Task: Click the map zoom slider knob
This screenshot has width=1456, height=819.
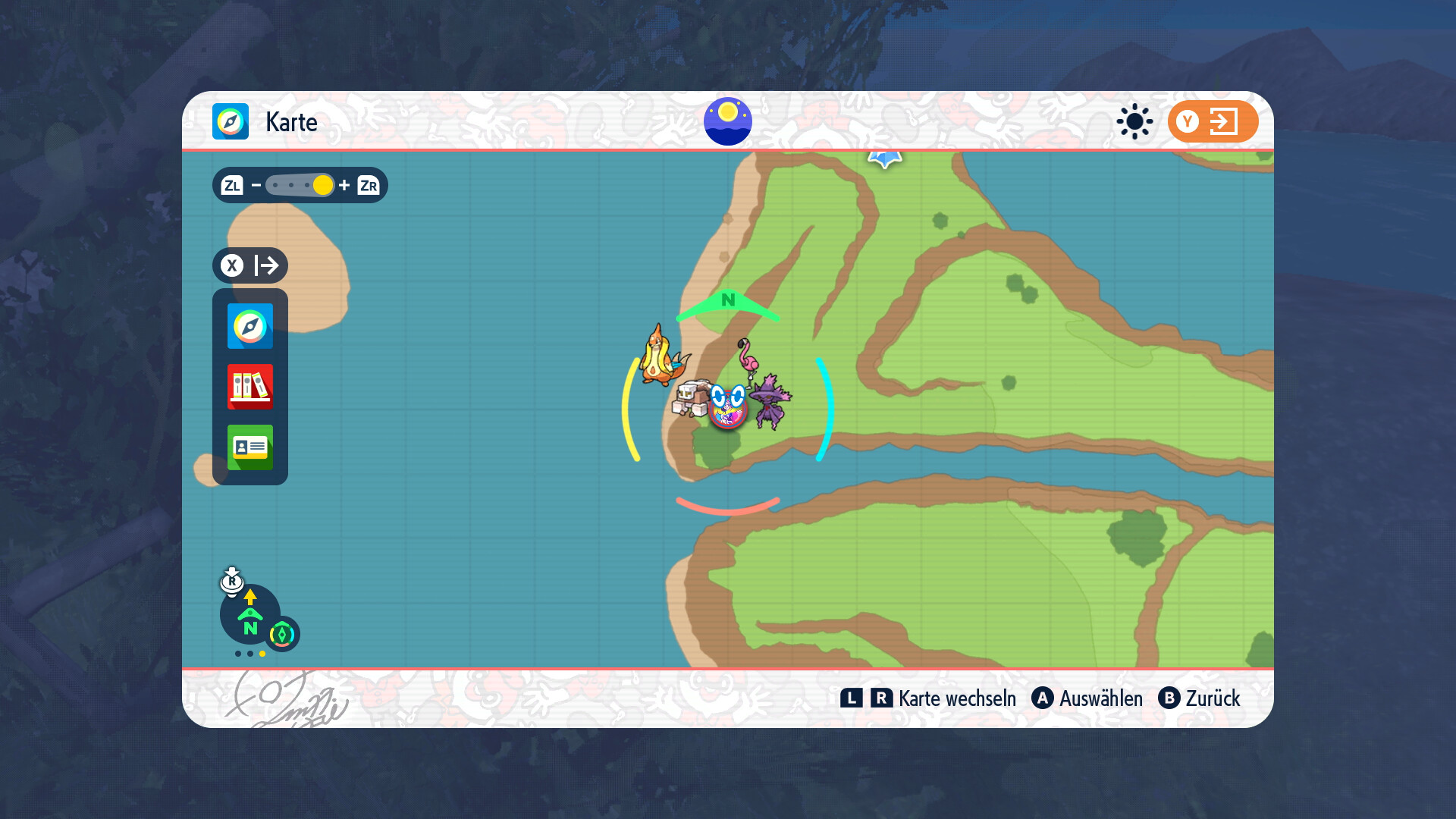Action: tap(322, 185)
